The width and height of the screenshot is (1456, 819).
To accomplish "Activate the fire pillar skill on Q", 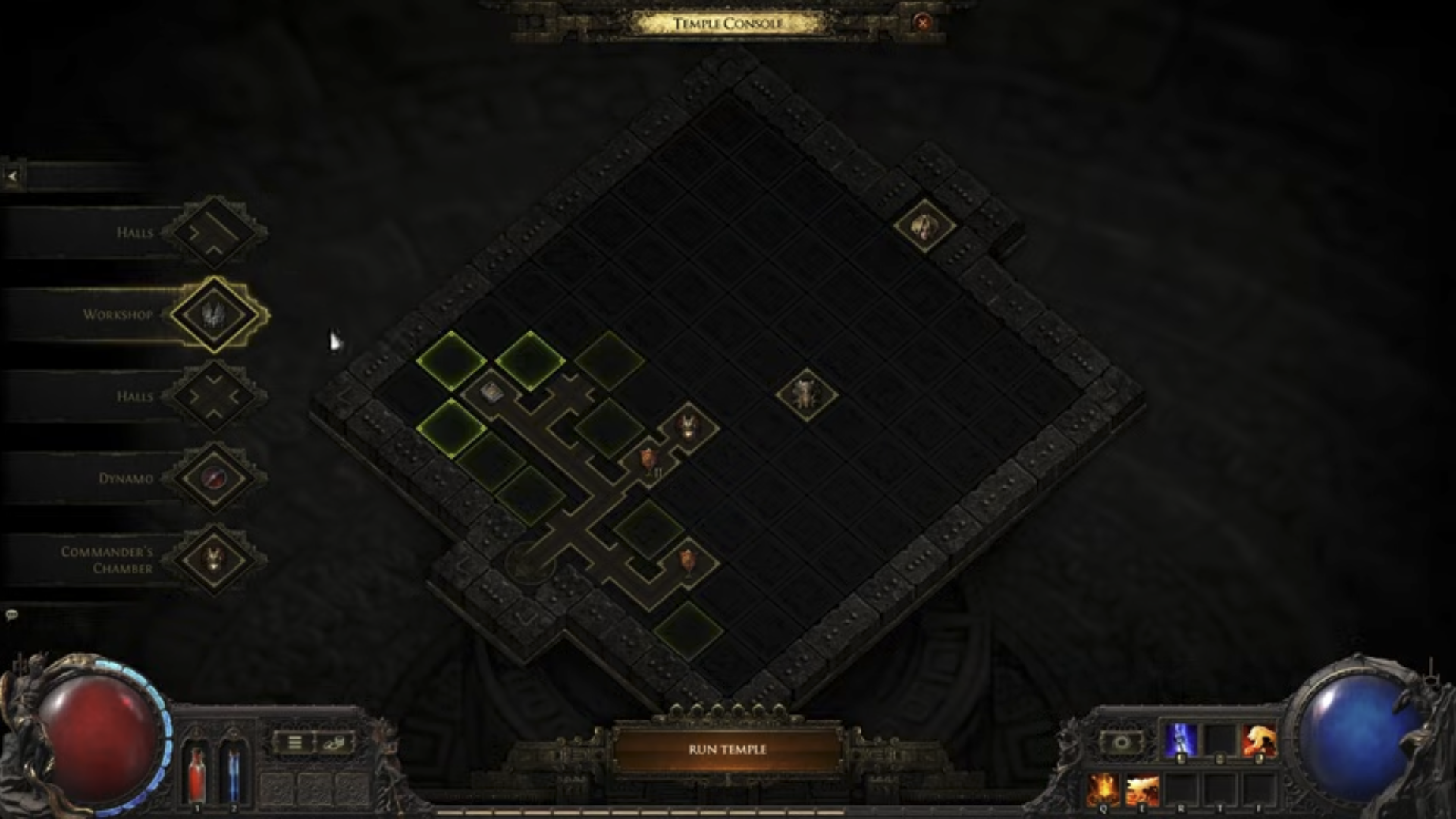I will coord(1103,790).
